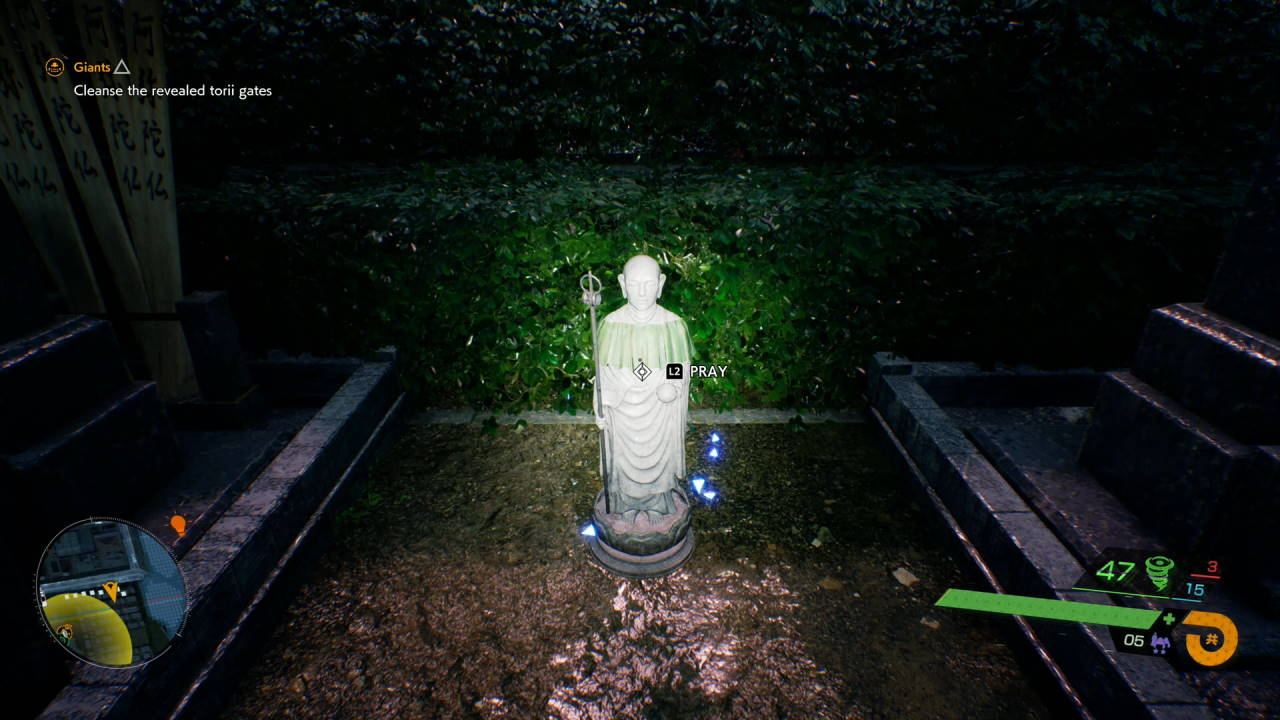Open the Giants quest title entry
1280x720 pixels.
(92, 68)
